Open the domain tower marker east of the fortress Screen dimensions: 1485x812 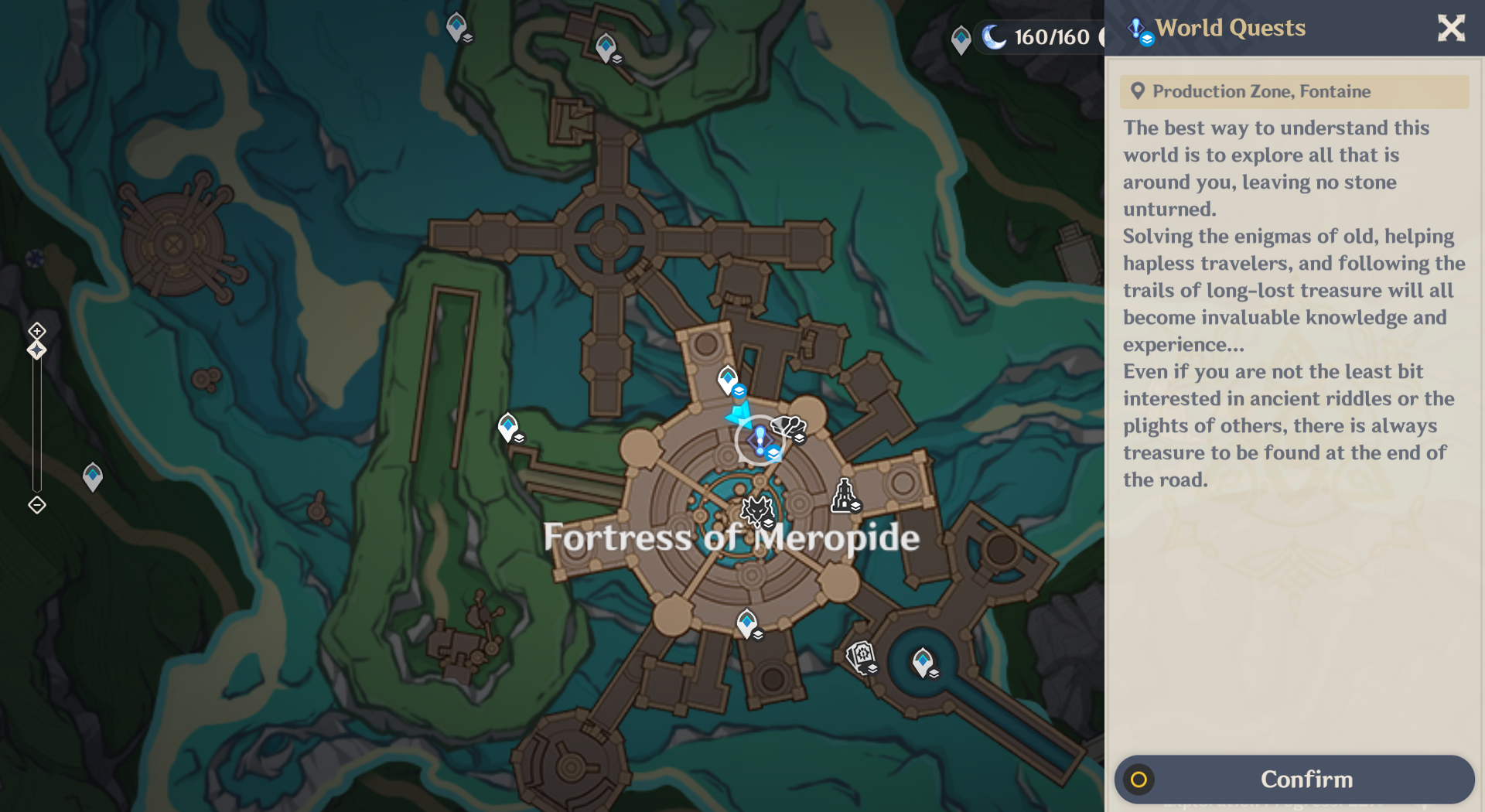[x=843, y=493]
